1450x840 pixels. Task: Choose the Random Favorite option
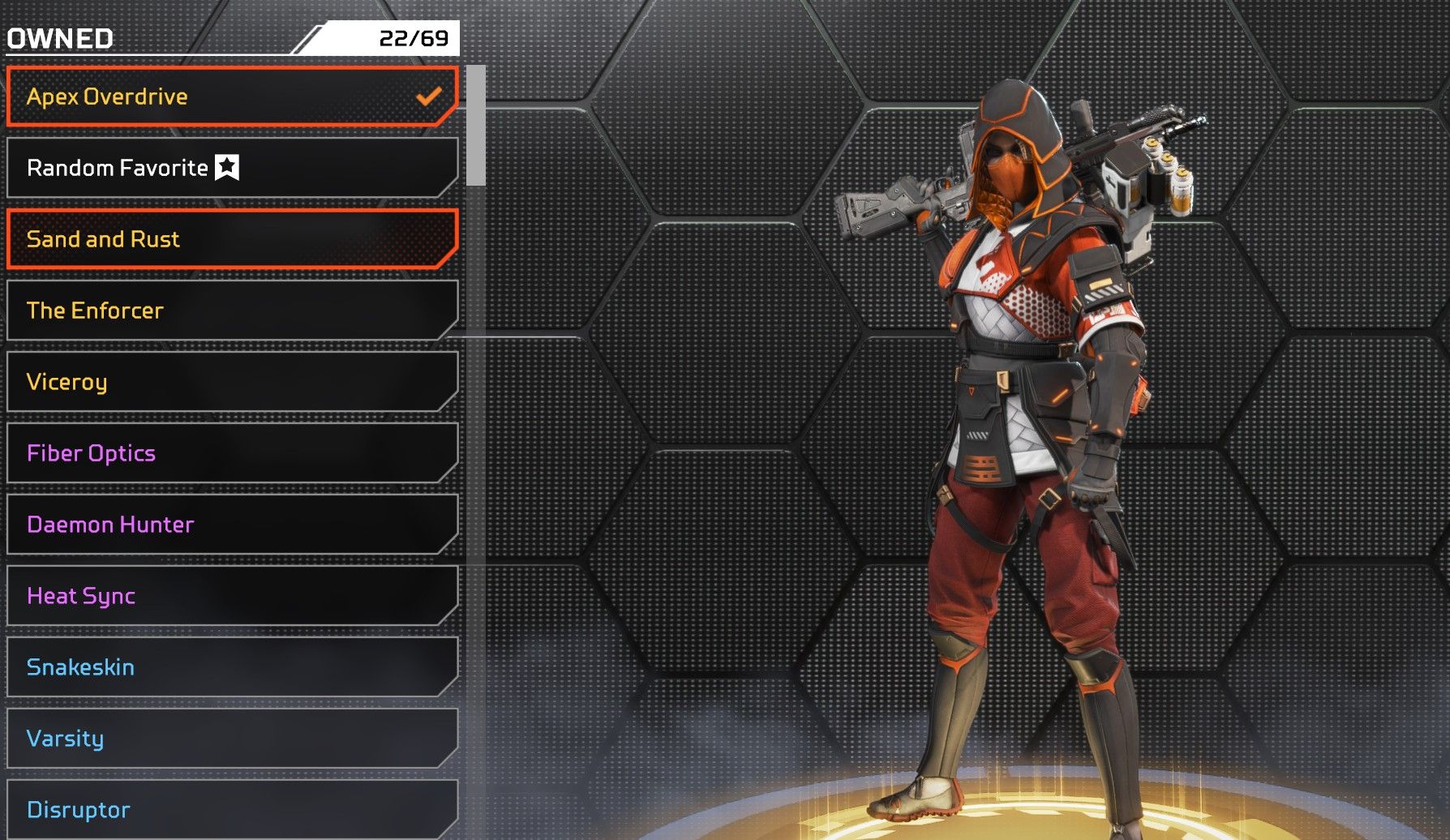(x=231, y=168)
